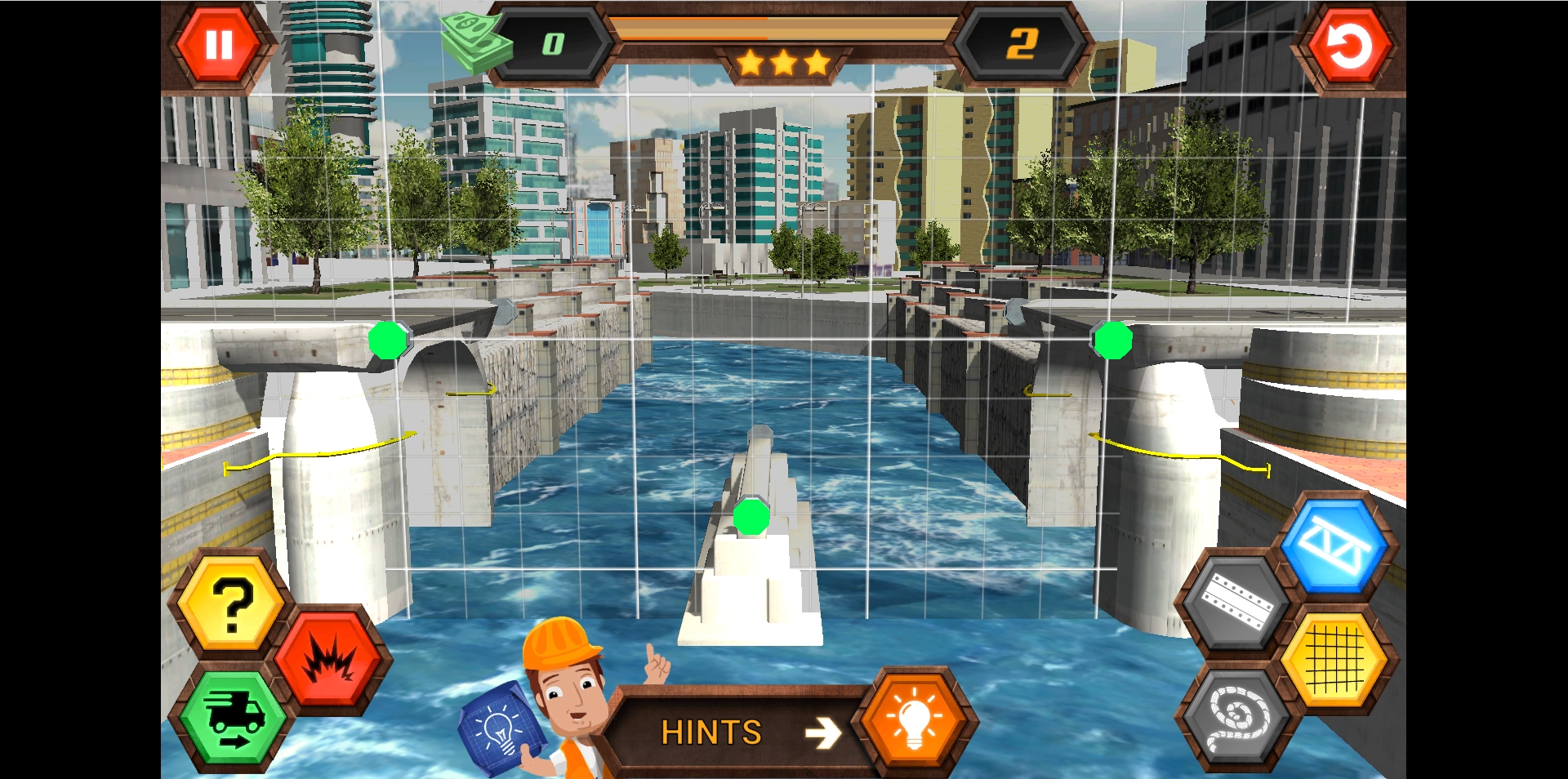Pause the game with the red button
Image resolution: width=1568 pixels, height=779 pixels.
(218, 45)
